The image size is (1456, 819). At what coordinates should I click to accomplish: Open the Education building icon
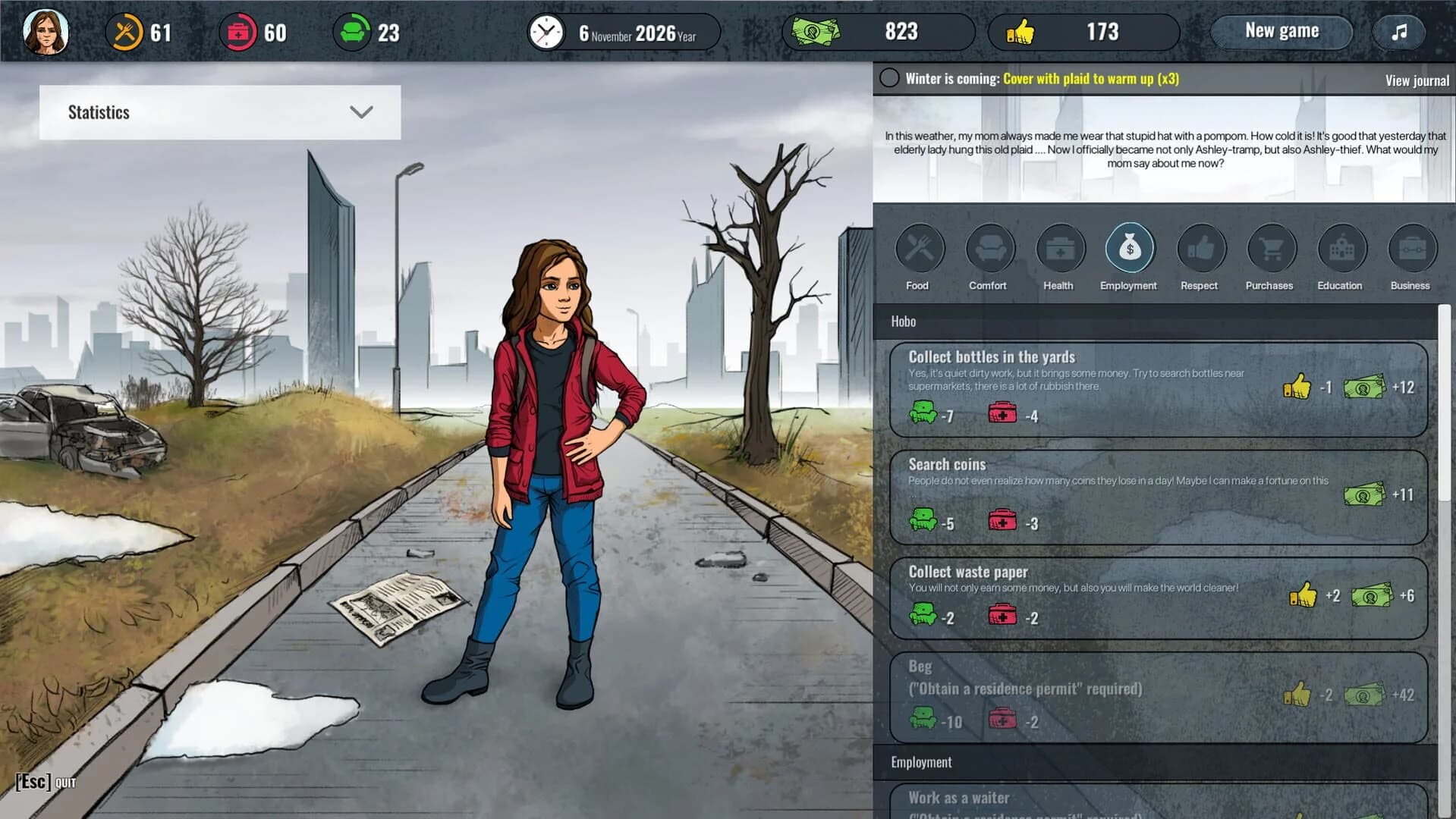pos(1339,248)
